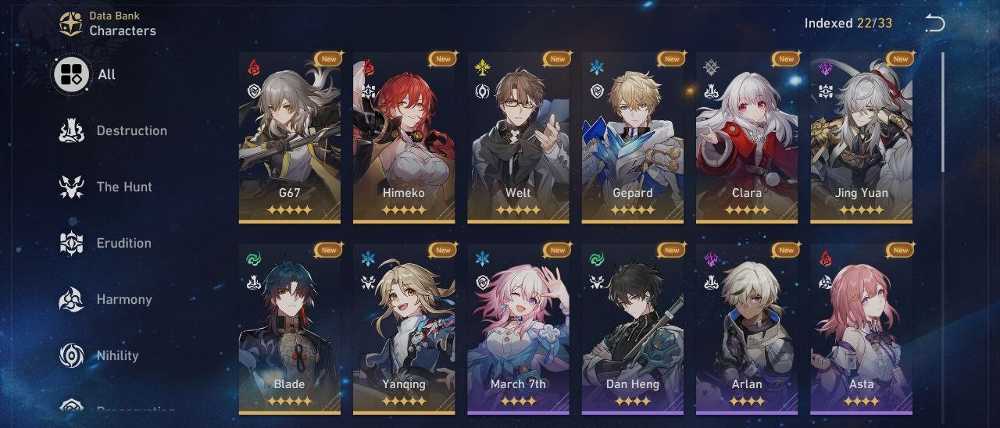Open the G67 character card
The width and height of the screenshot is (1000, 428).
pyautogui.click(x=289, y=137)
